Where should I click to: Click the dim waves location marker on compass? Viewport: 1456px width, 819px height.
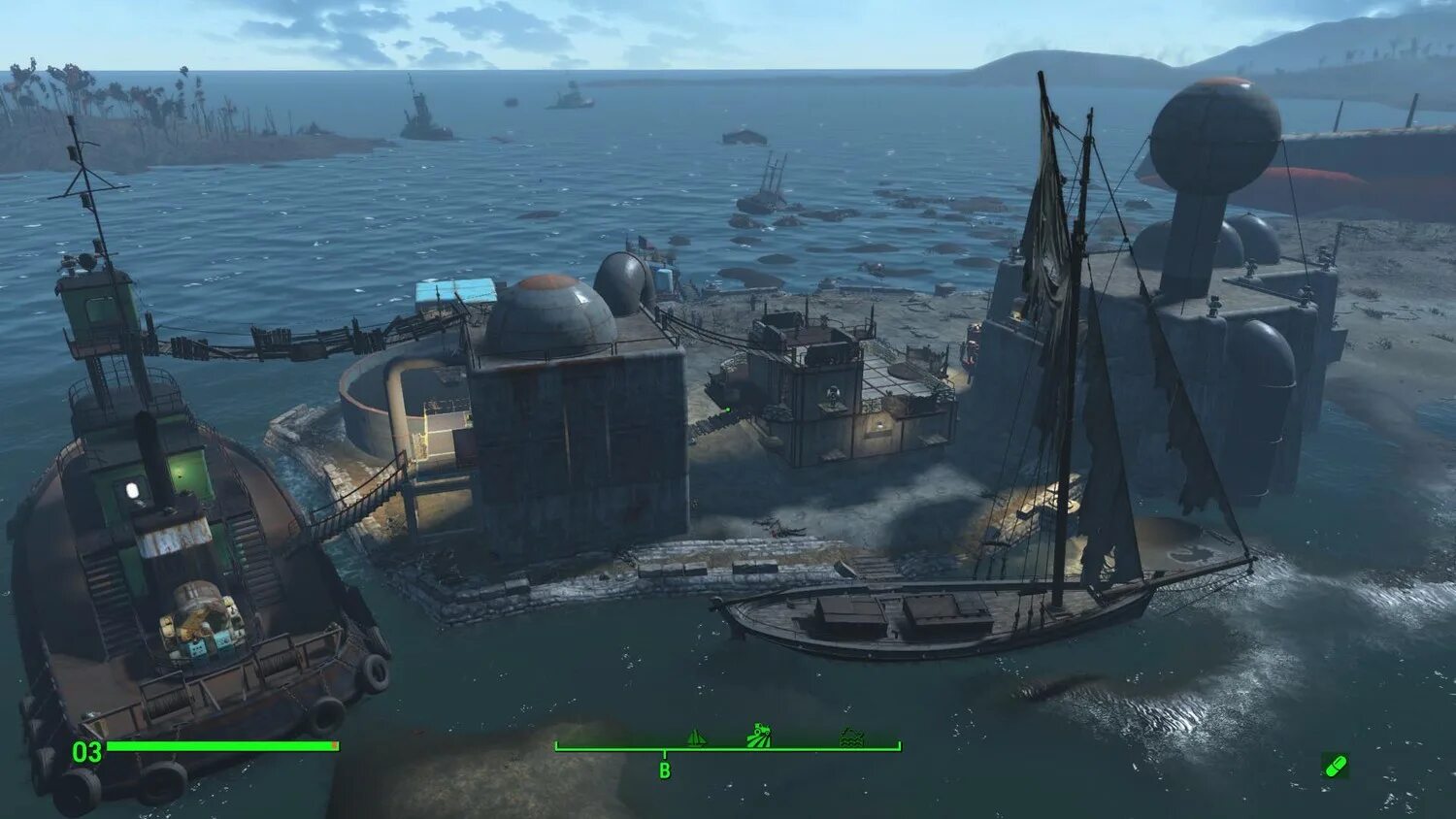point(851,737)
